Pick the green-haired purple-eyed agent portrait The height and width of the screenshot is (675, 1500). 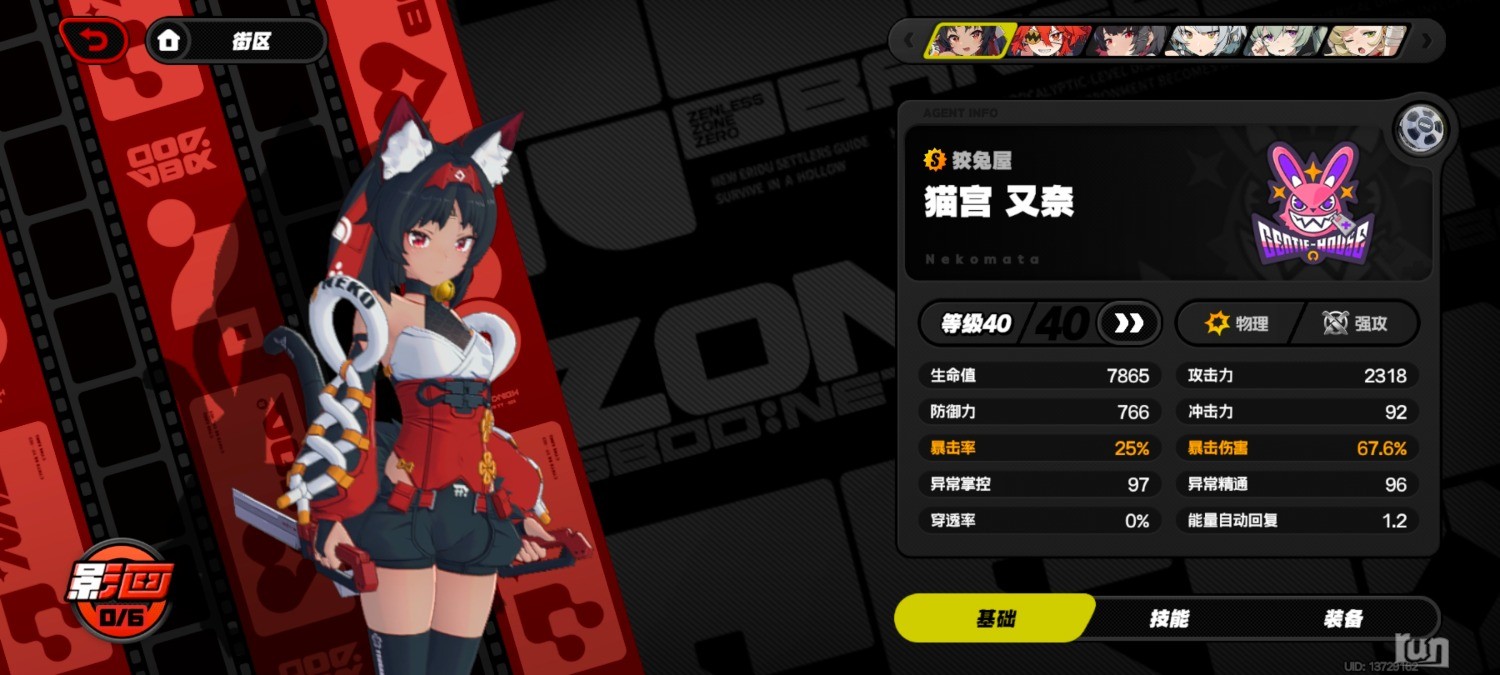[x=1287, y=41]
